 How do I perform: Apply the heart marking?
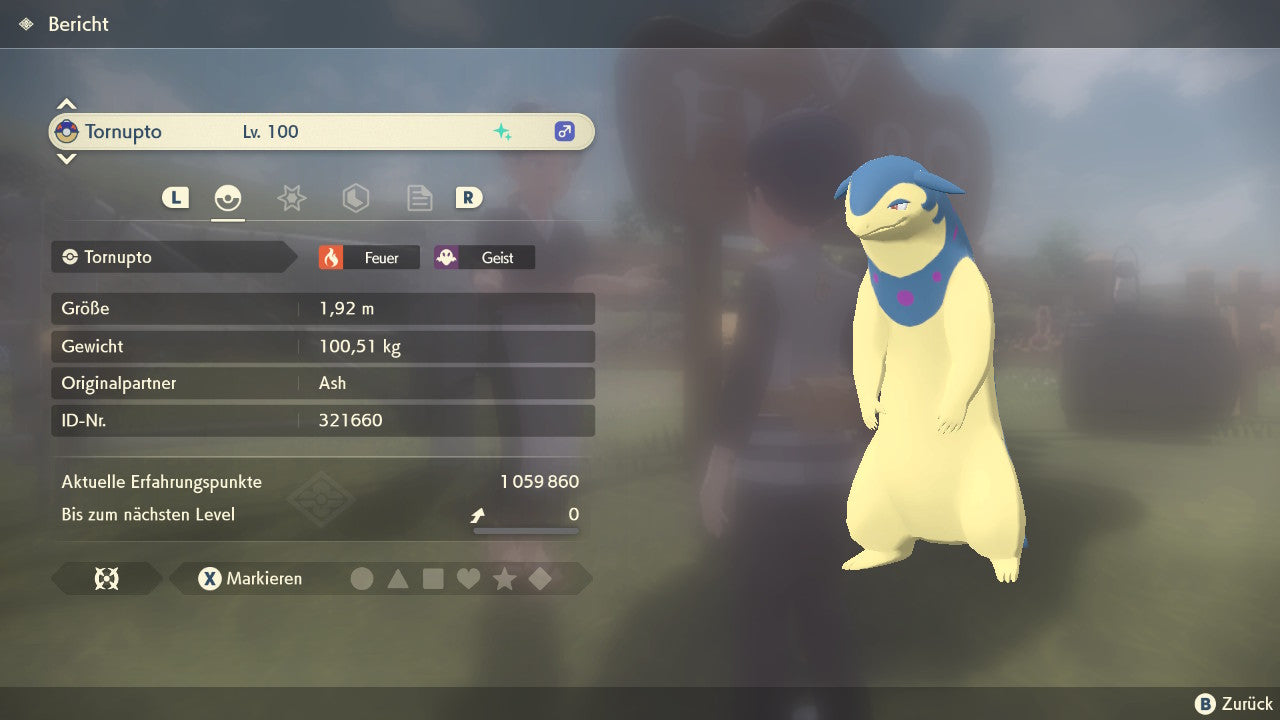point(468,578)
